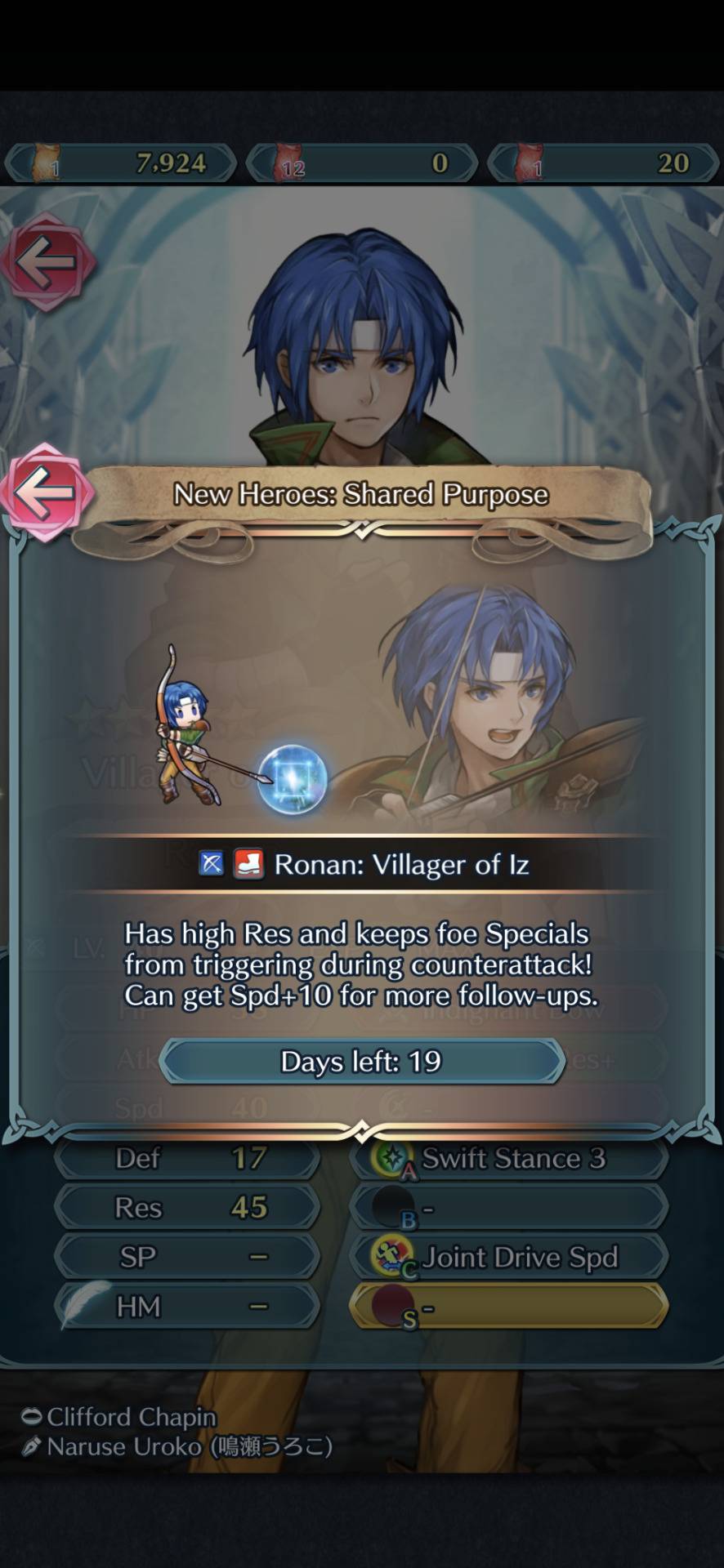Show details for the Res stat
The width and height of the screenshot is (724, 1568).
(188, 1207)
